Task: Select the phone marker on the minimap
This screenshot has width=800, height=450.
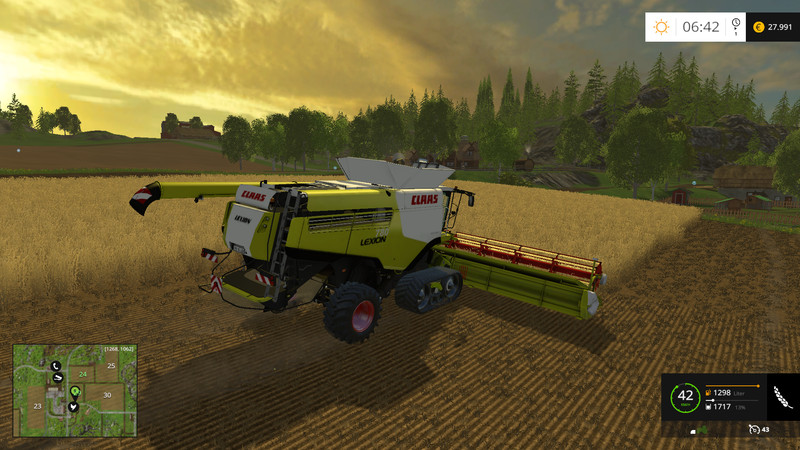Action: click(x=56, y=366)
